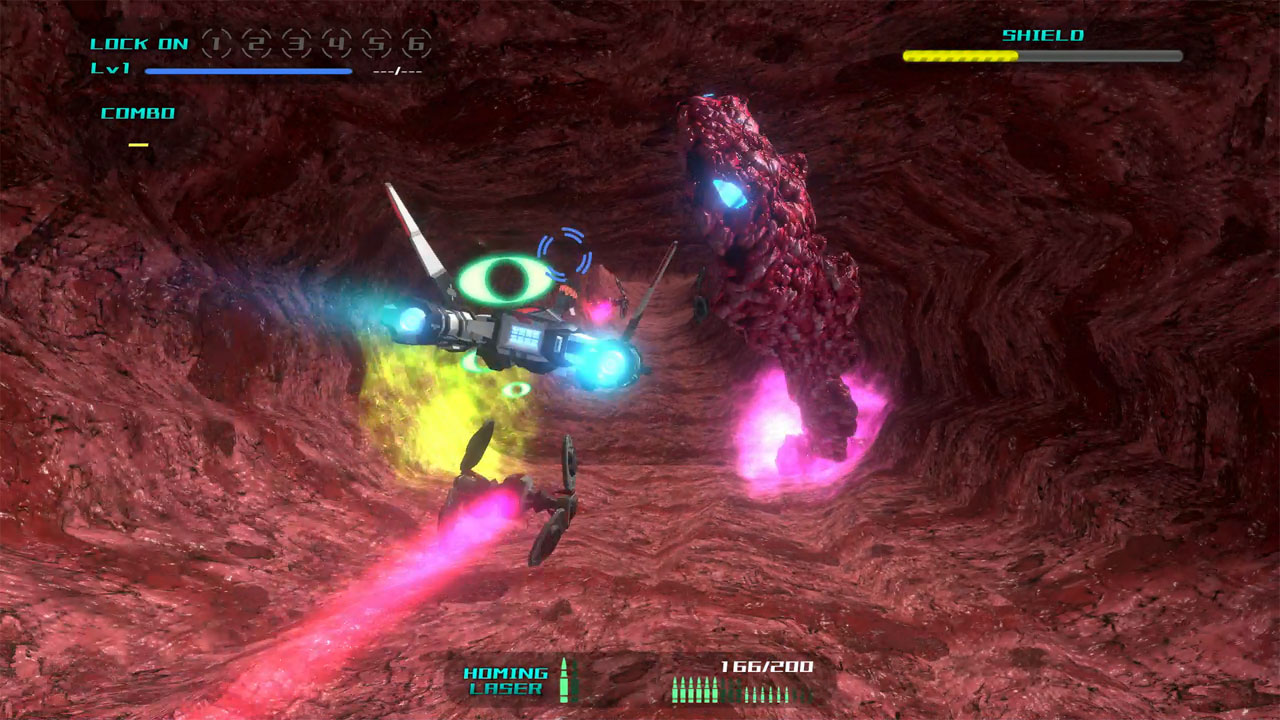Screen dimensions: 1280x720
Task: Expand the Lv1 level indicator
Action: (113, 71)
